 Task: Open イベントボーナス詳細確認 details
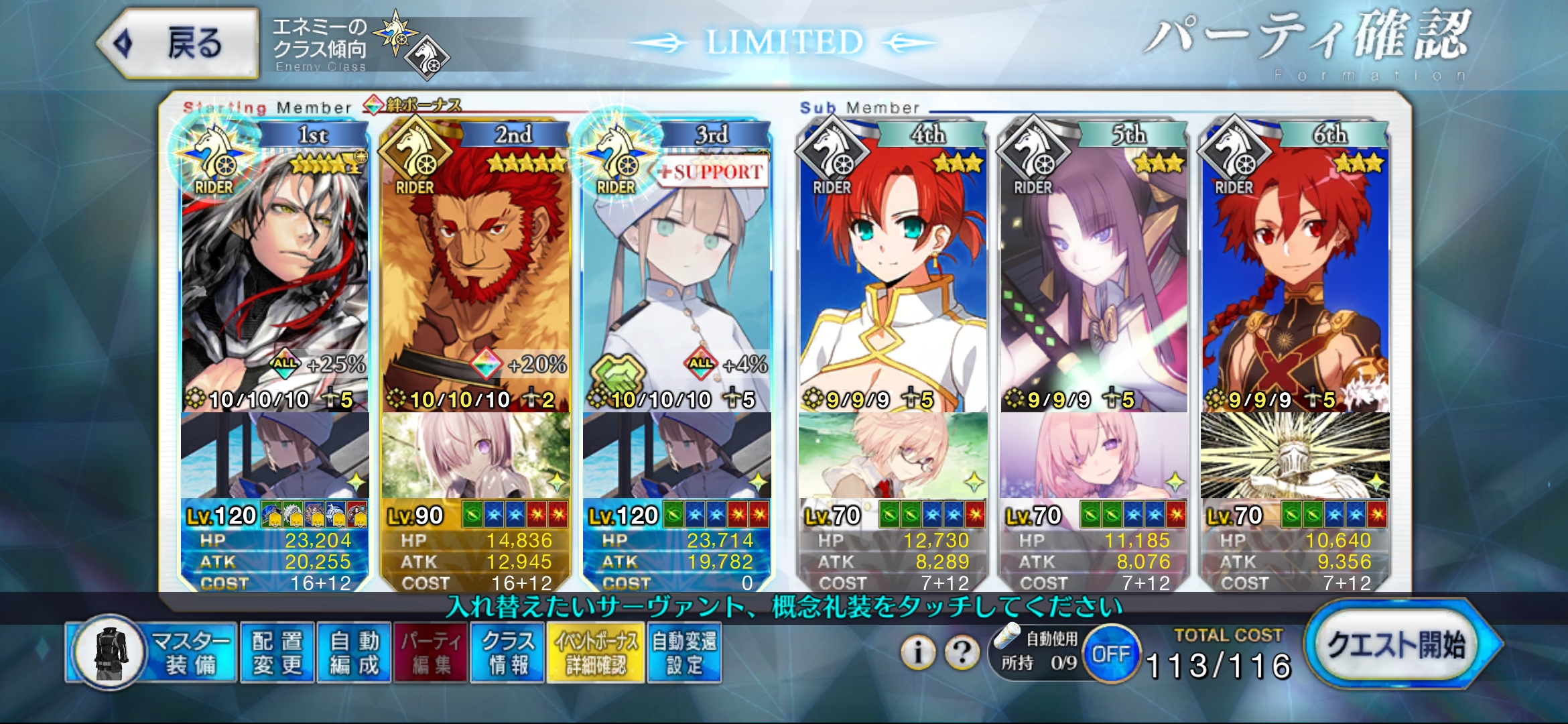point(595,652)
